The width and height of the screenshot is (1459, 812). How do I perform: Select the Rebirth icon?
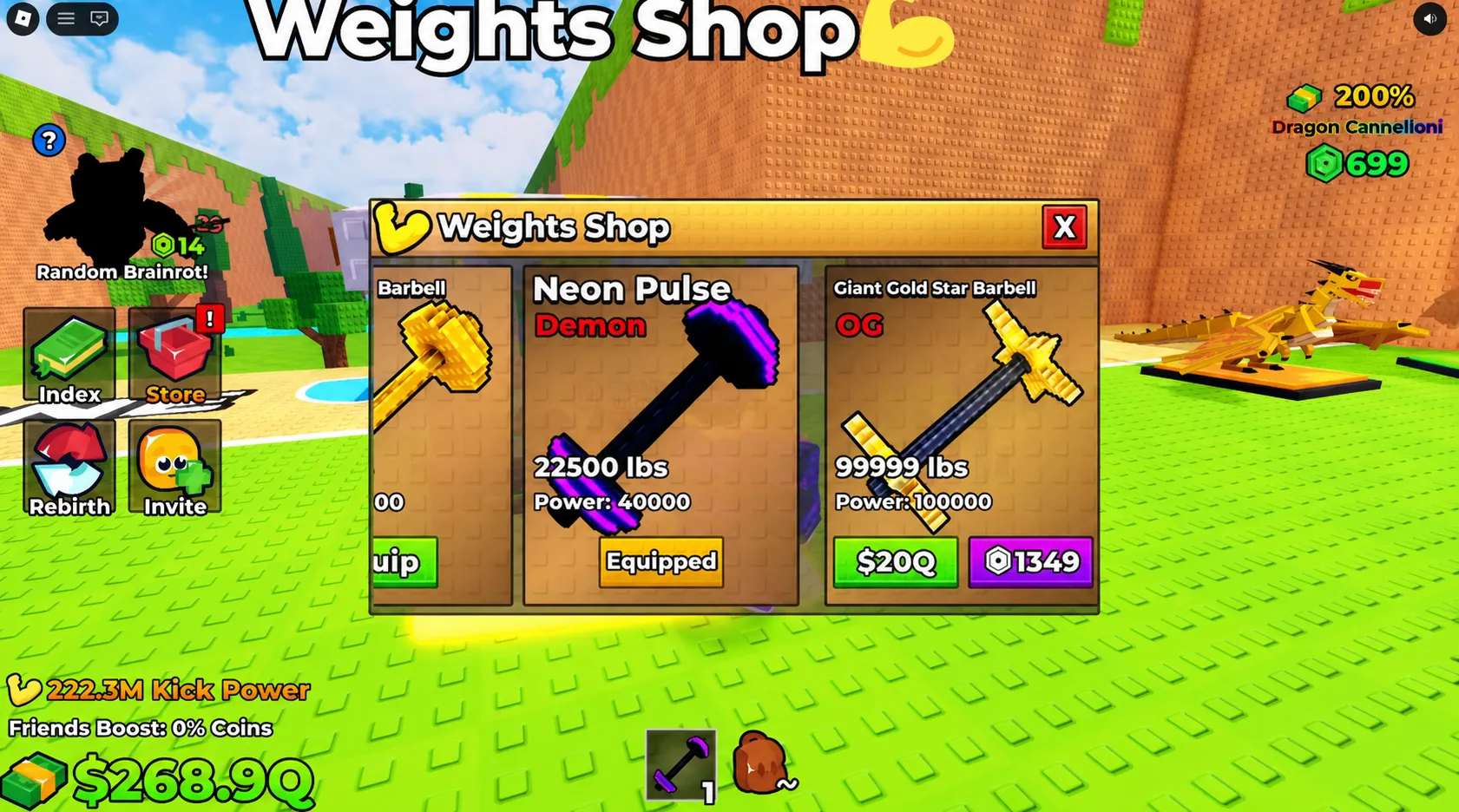click(x=69, y=466)
